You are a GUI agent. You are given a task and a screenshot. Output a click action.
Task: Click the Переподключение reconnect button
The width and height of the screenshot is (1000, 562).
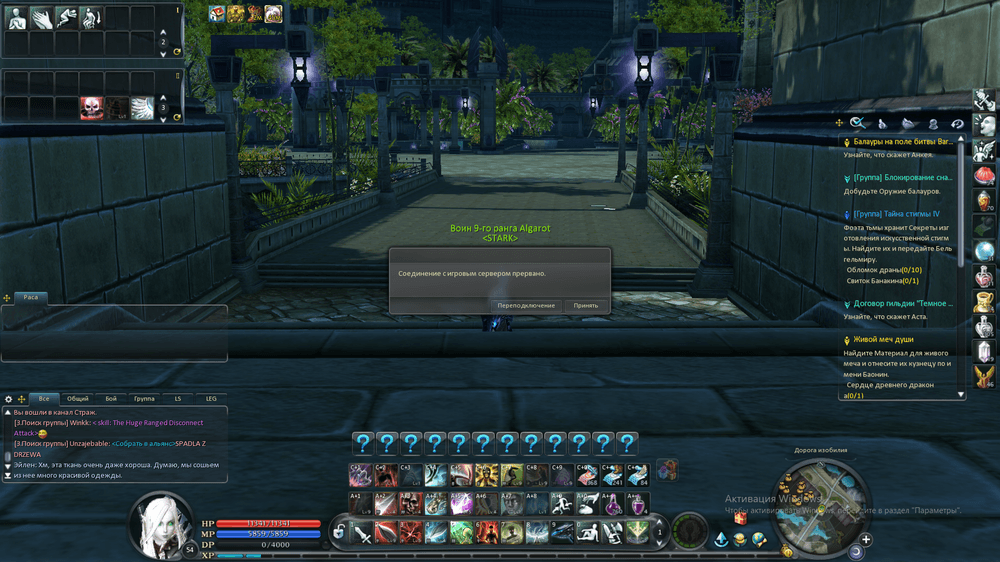pyautogui.click(x=526, y=305)
